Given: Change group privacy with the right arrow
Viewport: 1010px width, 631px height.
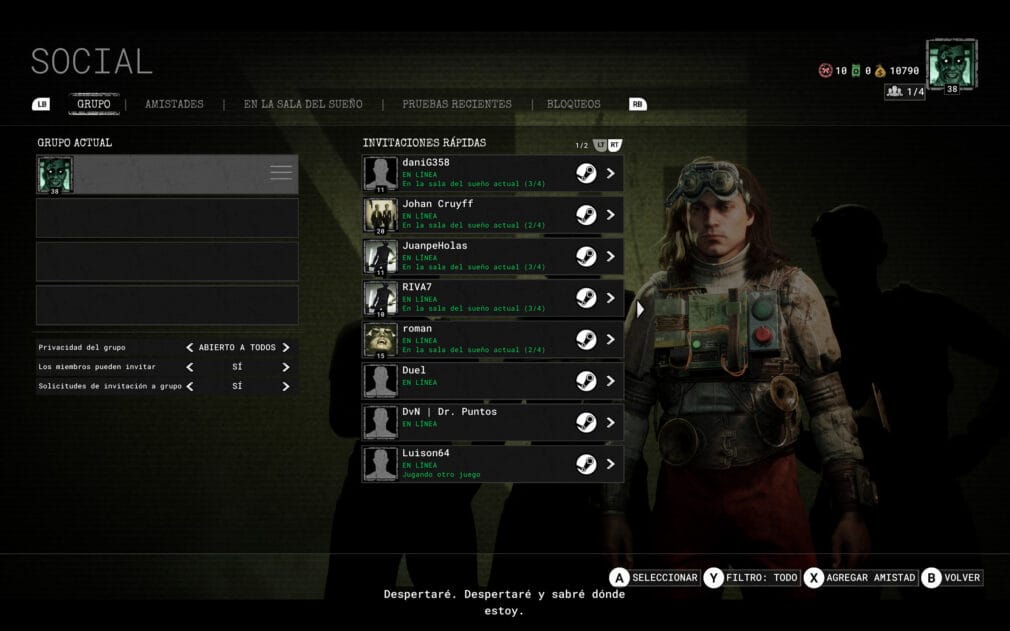Looking at the screenshot, I should (x=286, y=348).
